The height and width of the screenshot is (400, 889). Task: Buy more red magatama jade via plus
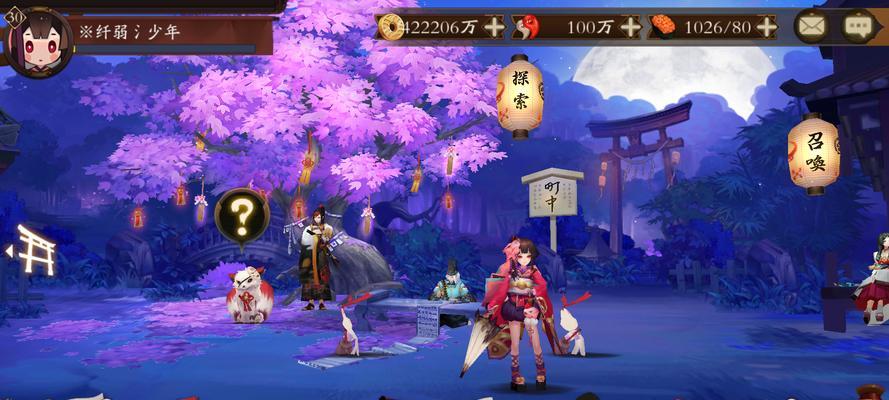630,27
